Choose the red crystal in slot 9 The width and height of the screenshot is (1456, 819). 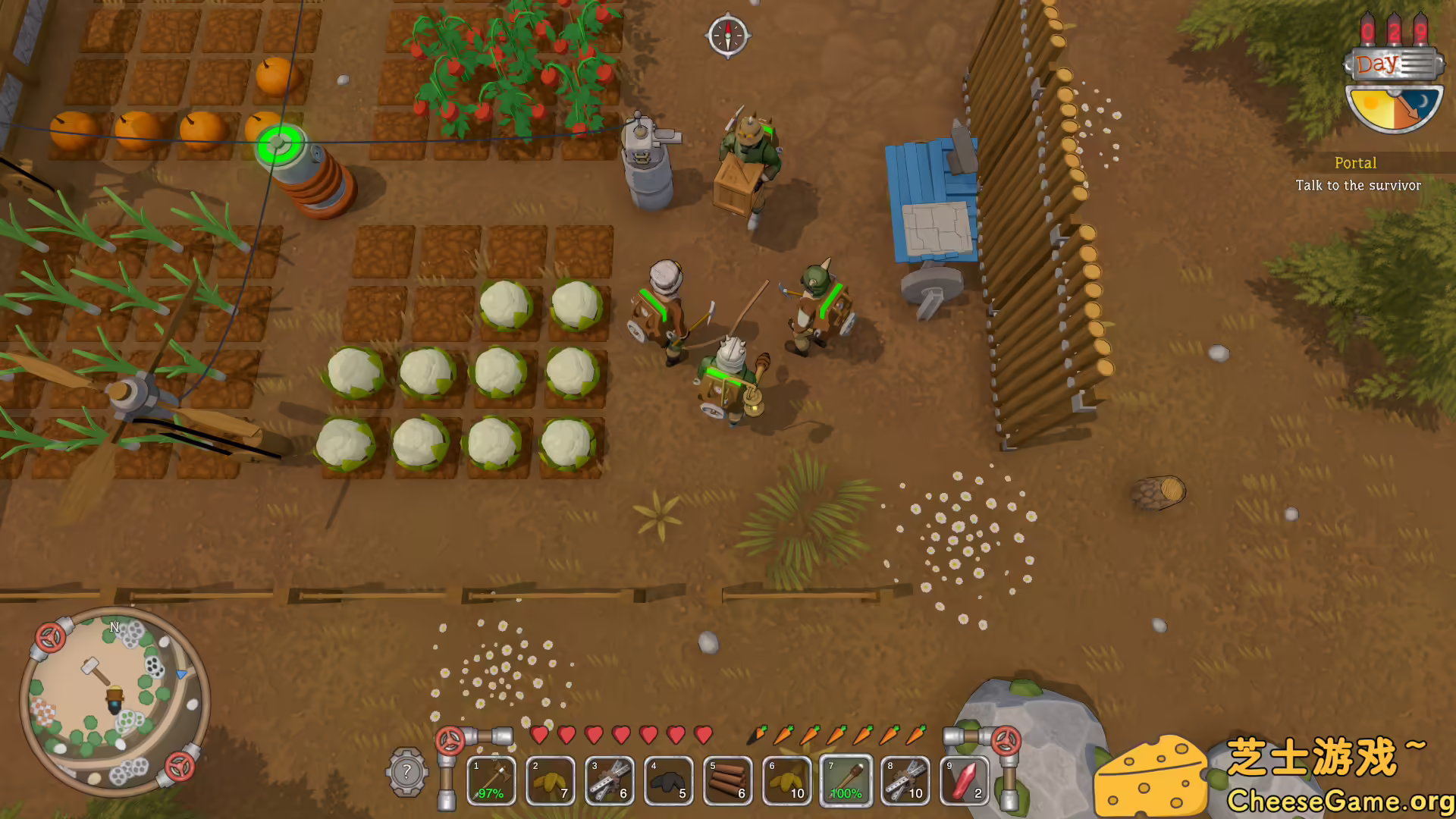pyautogui.click(x=965, y=780)
